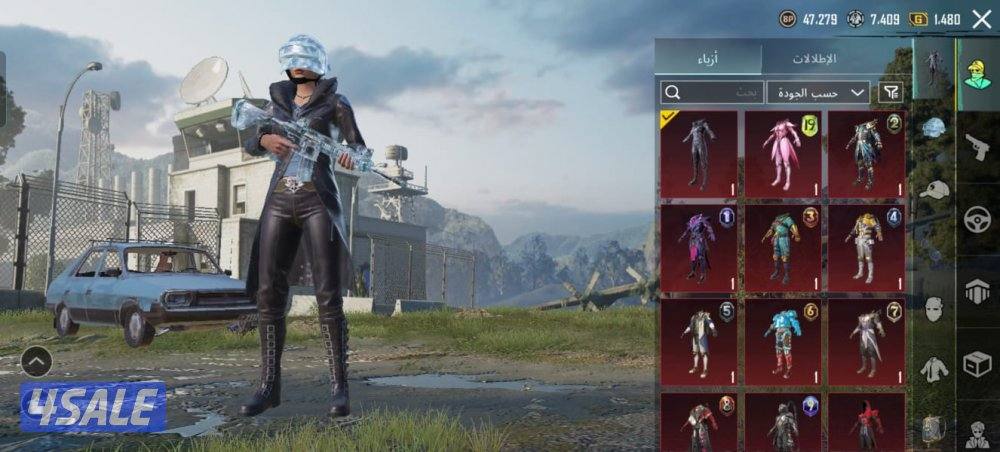Choose the blue armored outfit with badge 6

click(x=782, y=342)
